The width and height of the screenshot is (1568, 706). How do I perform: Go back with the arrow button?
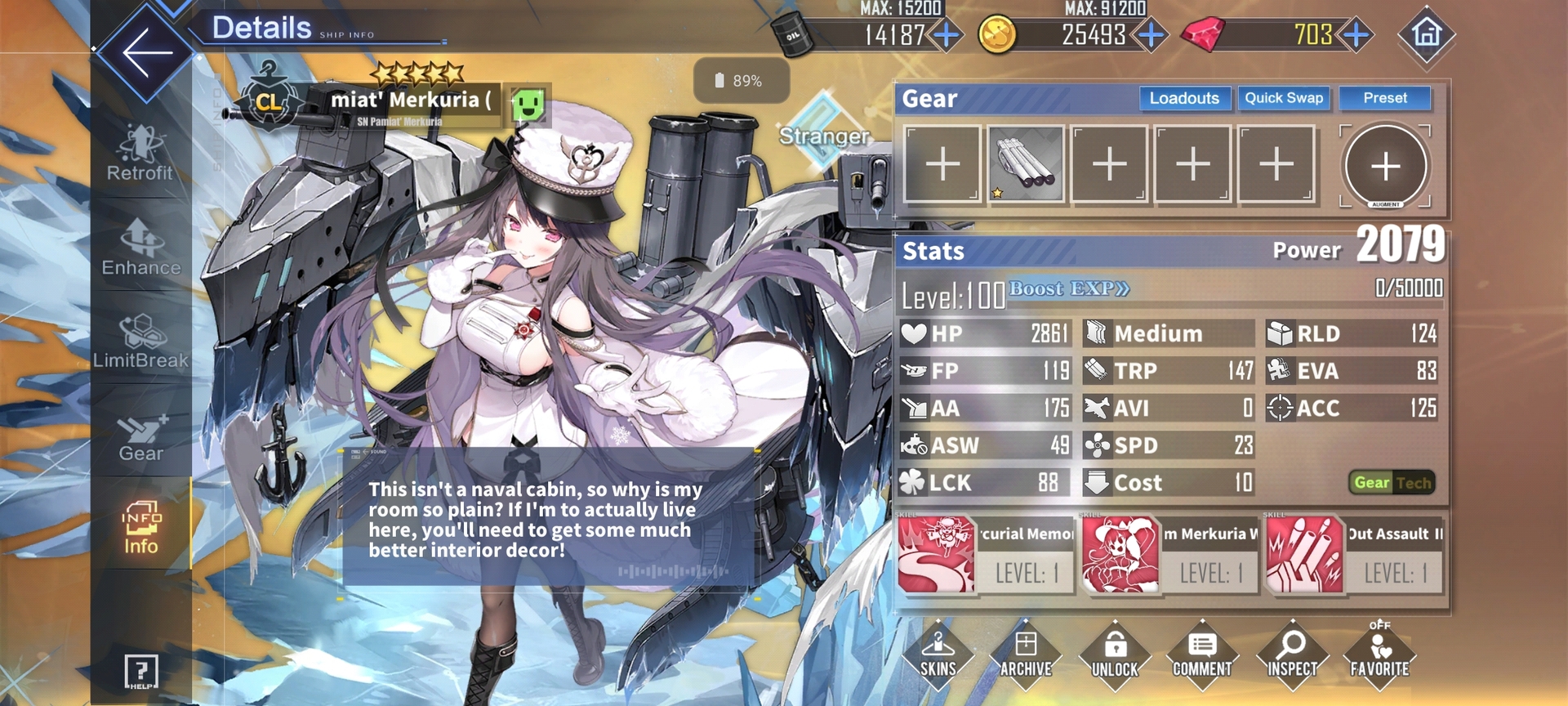point(146,52)
